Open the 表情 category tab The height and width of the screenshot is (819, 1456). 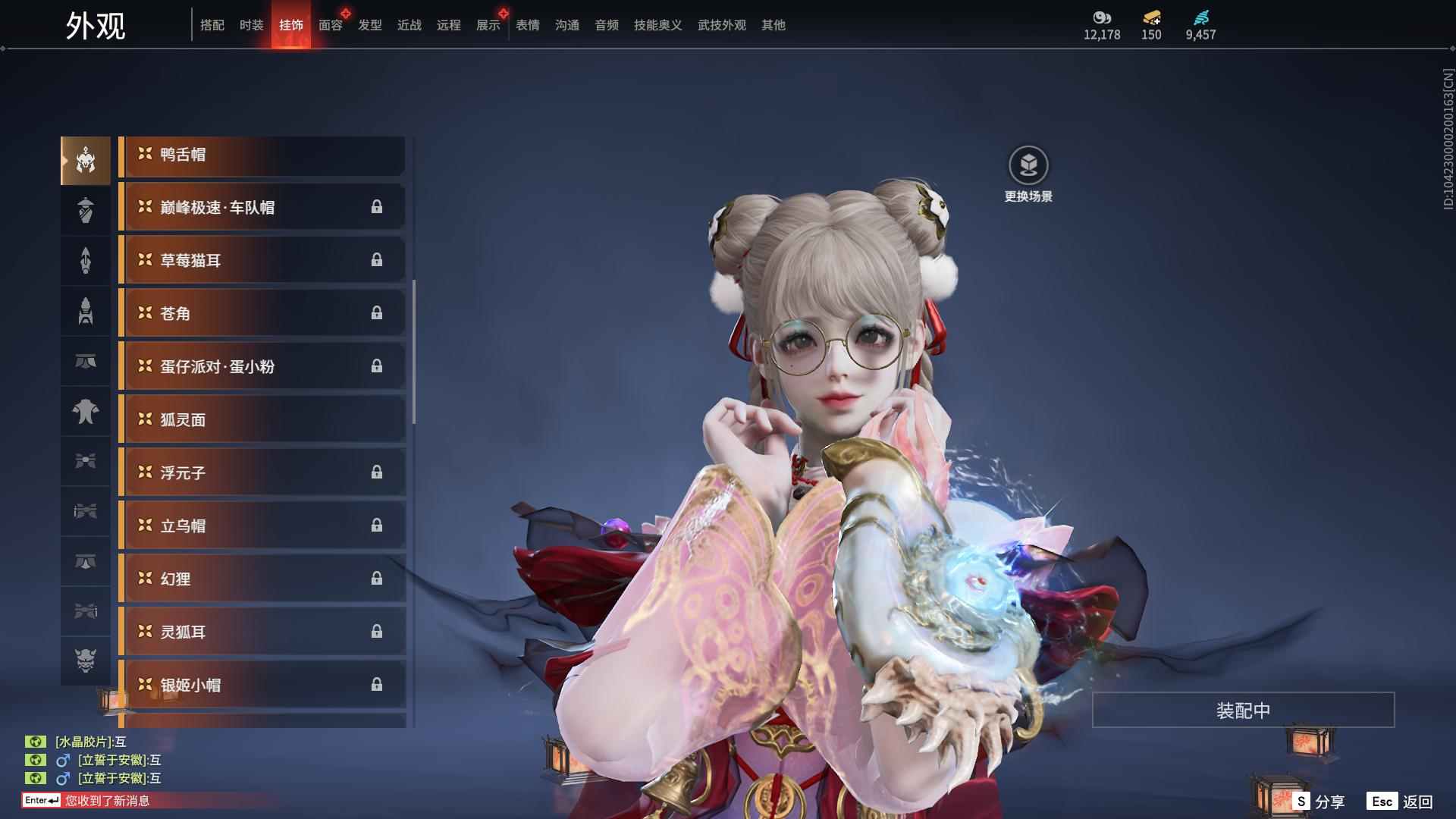pyautogui.click(x=527, y=25)
